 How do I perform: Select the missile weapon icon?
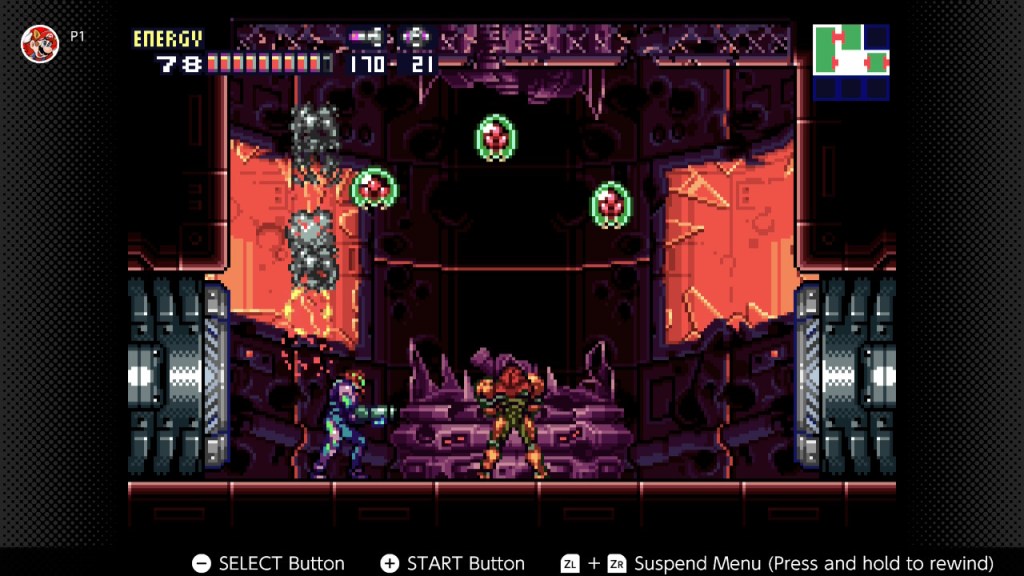366,38
